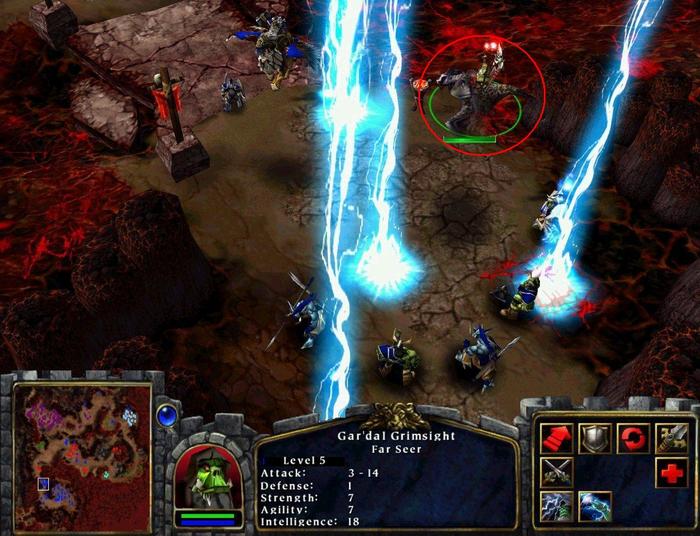
Task: Use the single sword Attack command
Action: (672, 436)
